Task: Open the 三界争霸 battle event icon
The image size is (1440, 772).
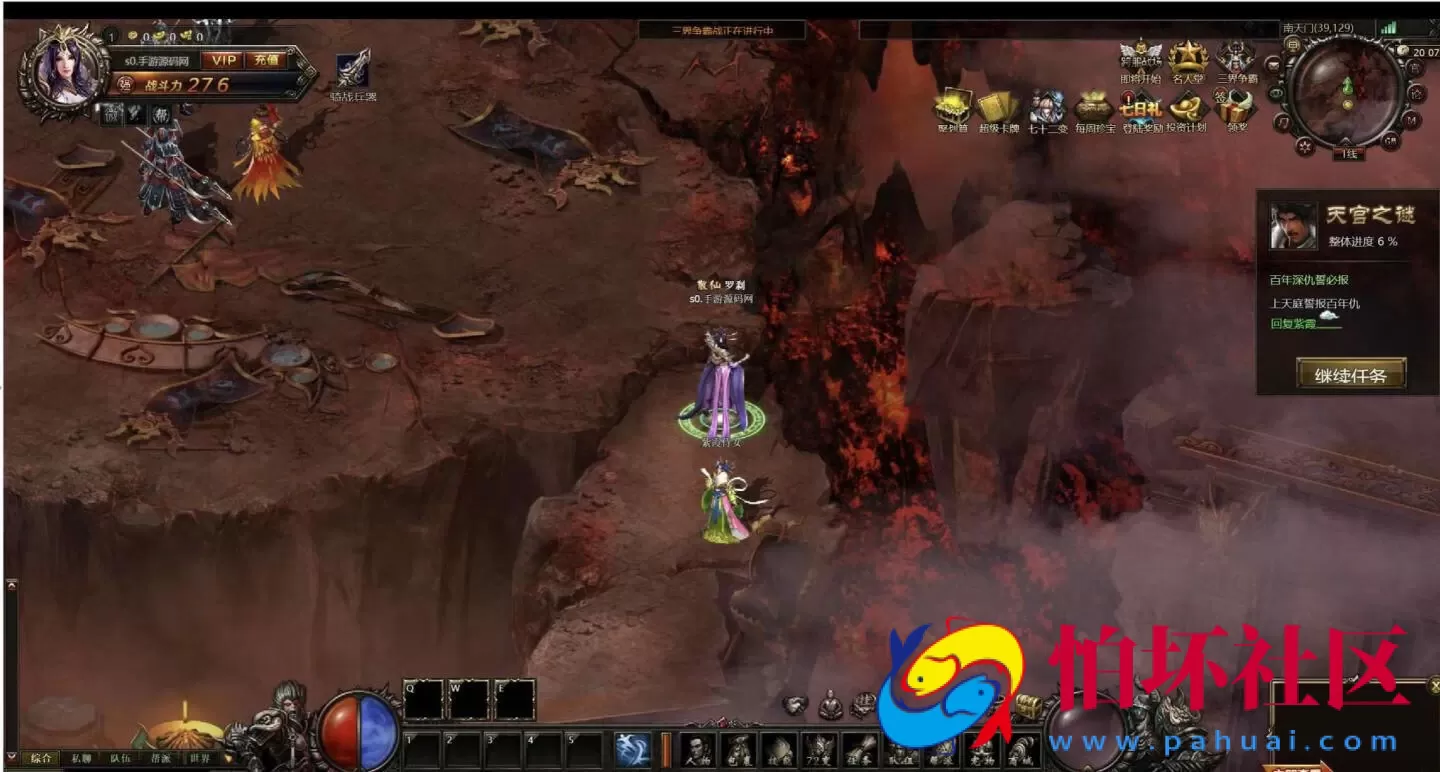Action: point(1237,58)
